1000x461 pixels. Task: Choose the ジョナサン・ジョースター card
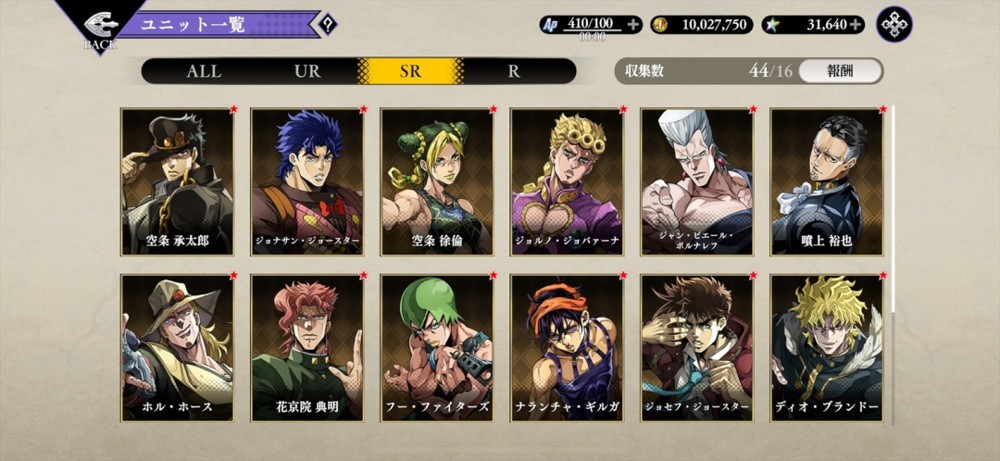coord(308,182)
